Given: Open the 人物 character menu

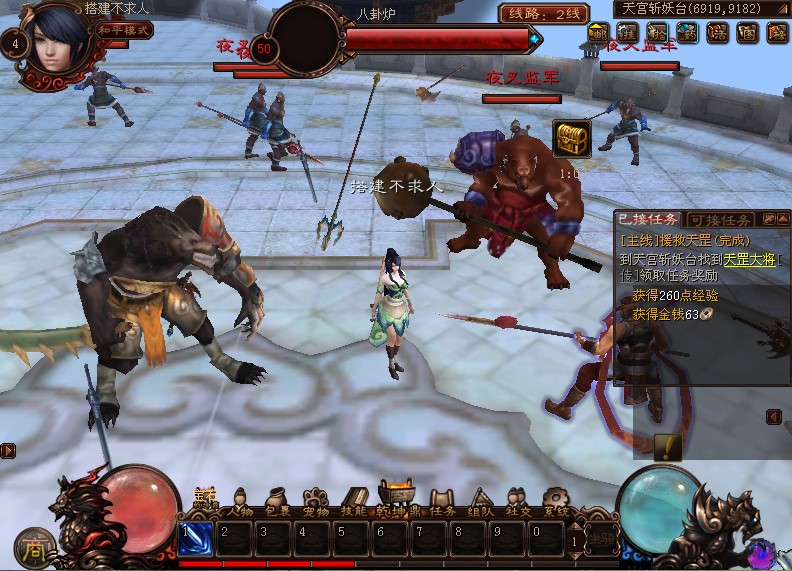Looking at the screenshot, I should (x=241, y=502).
